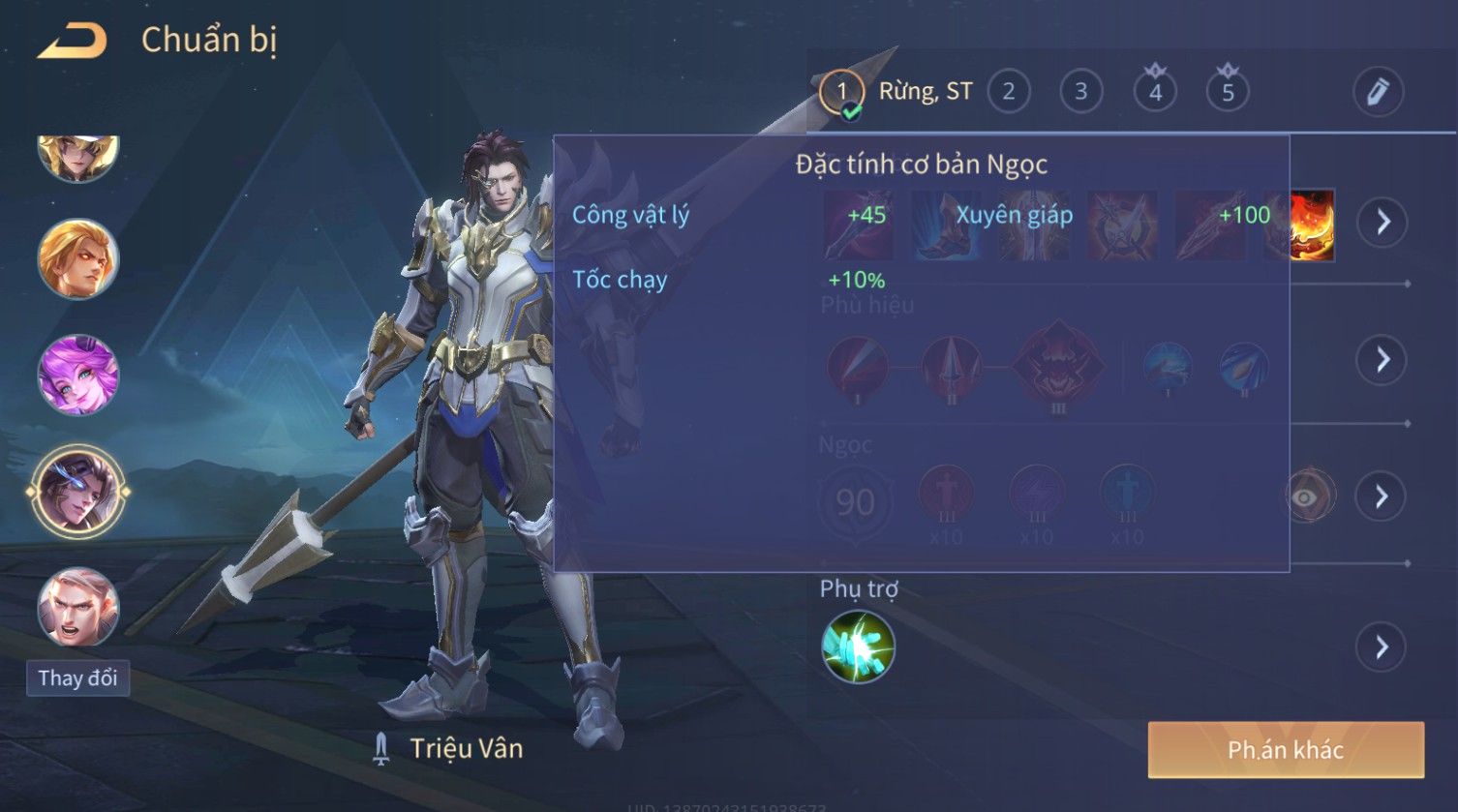1458x812 pixels.
Task: Switch to build preset 3
Action: (x=1080, y=92)
